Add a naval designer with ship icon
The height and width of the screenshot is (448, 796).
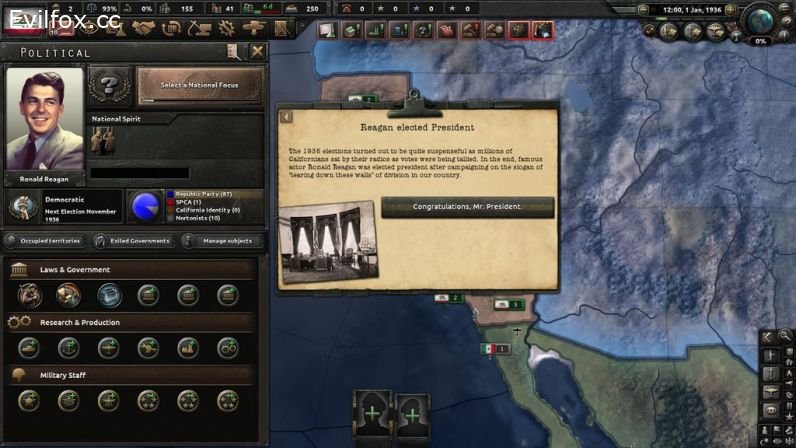tap(68, 348)
